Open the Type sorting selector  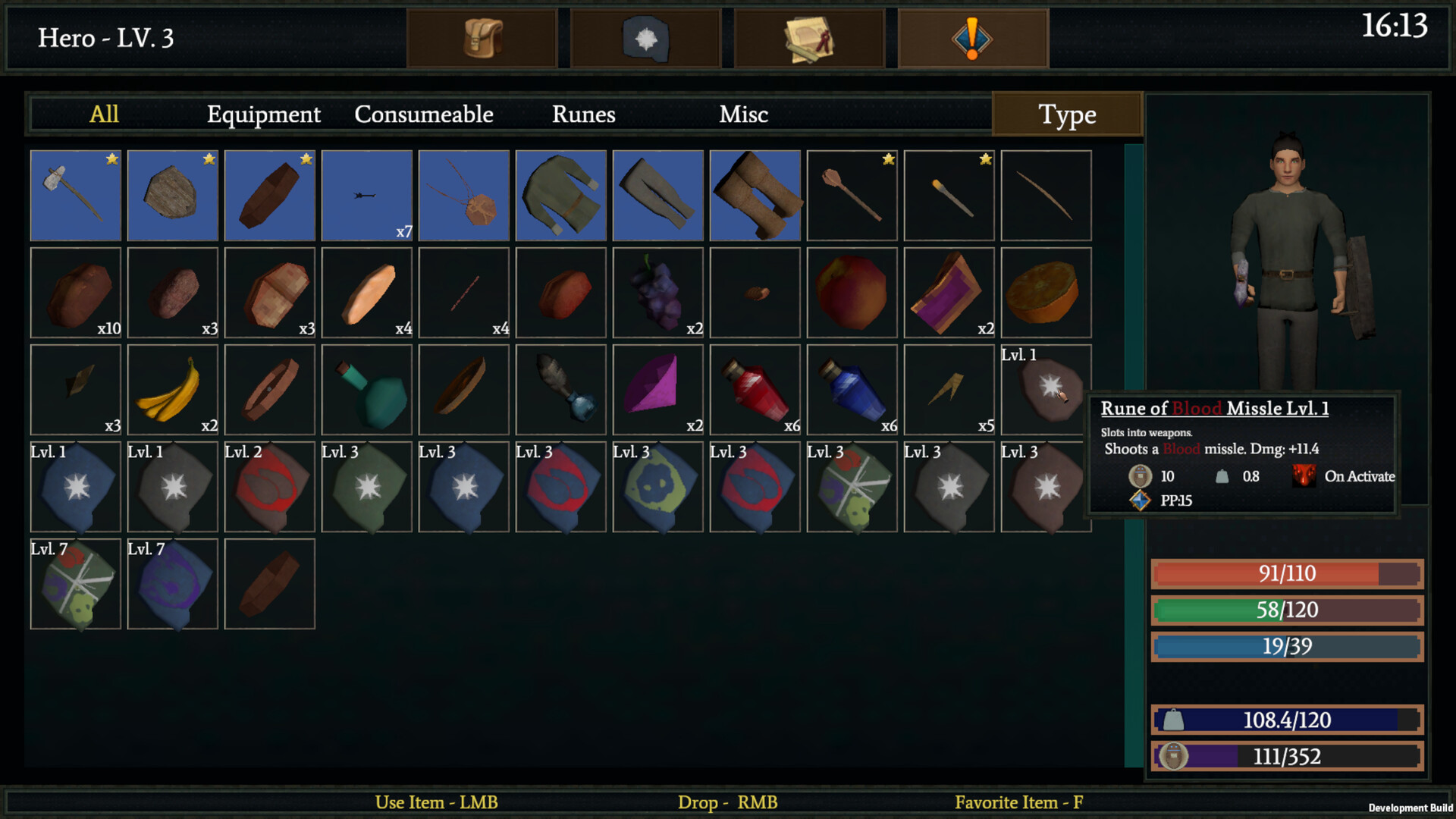pyautogui.click(x=1066, y=115)
